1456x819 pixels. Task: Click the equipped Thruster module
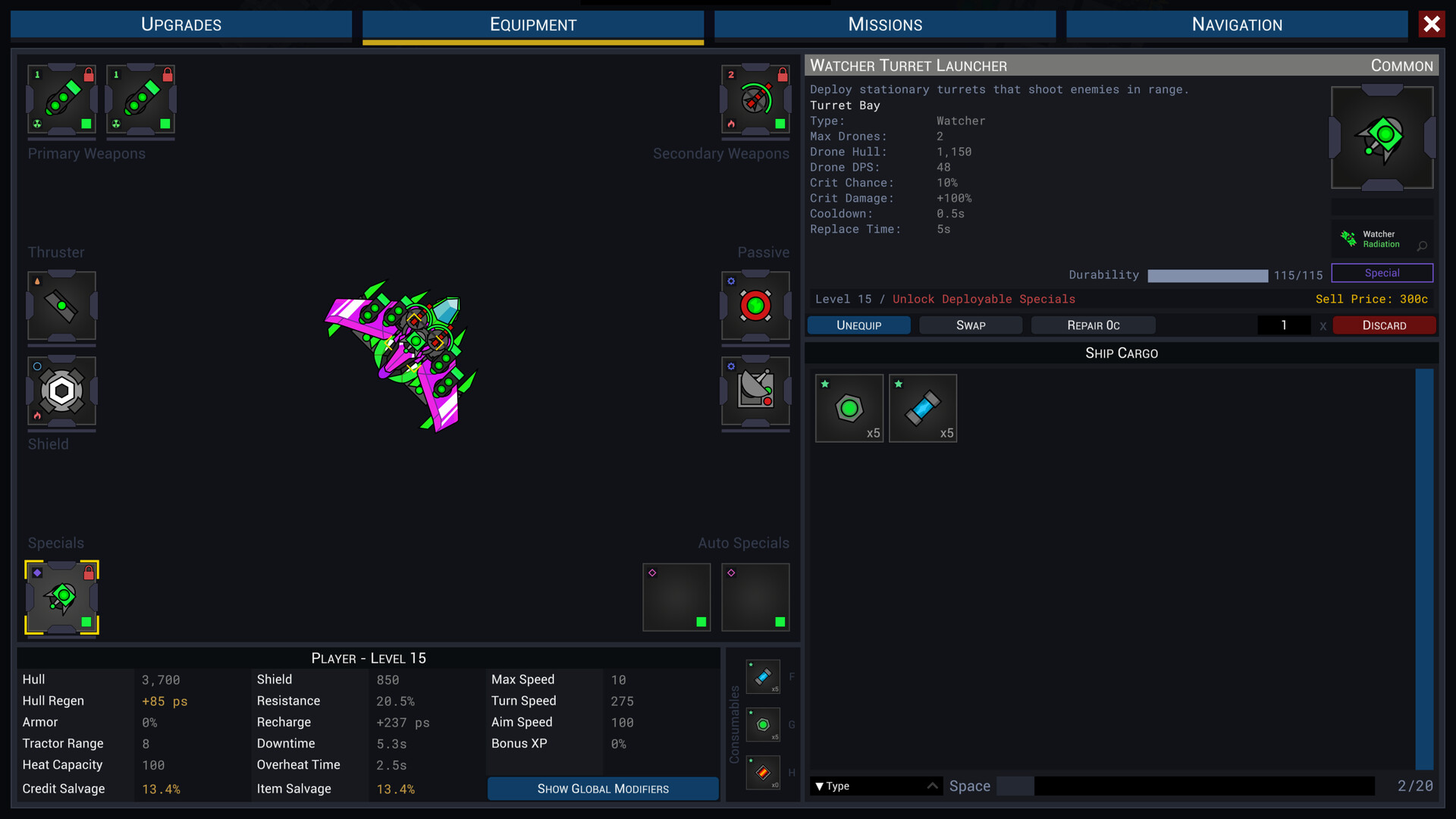point(61,307)
